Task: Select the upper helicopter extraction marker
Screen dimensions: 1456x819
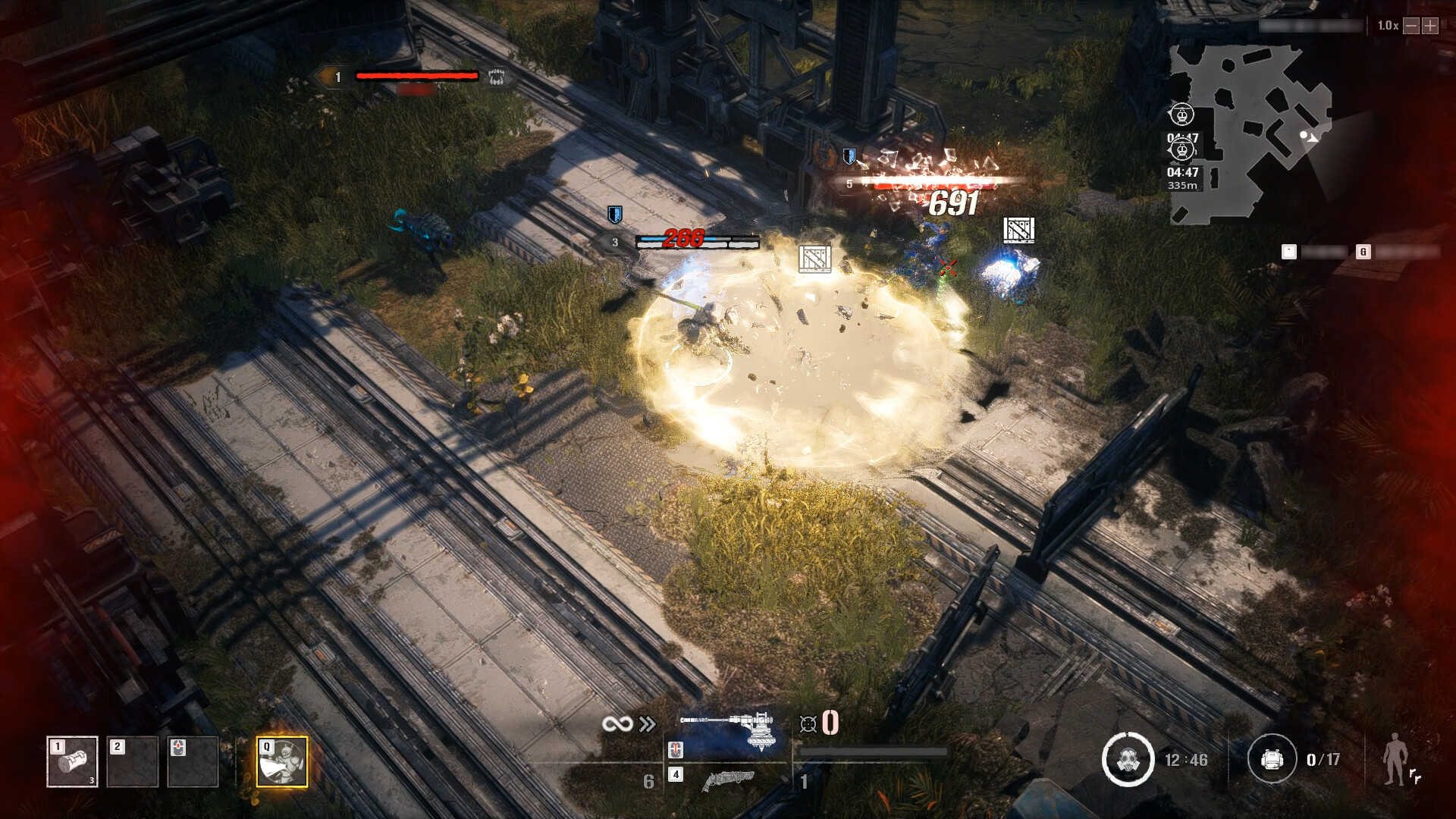Action: click(x=1181, y=115)
